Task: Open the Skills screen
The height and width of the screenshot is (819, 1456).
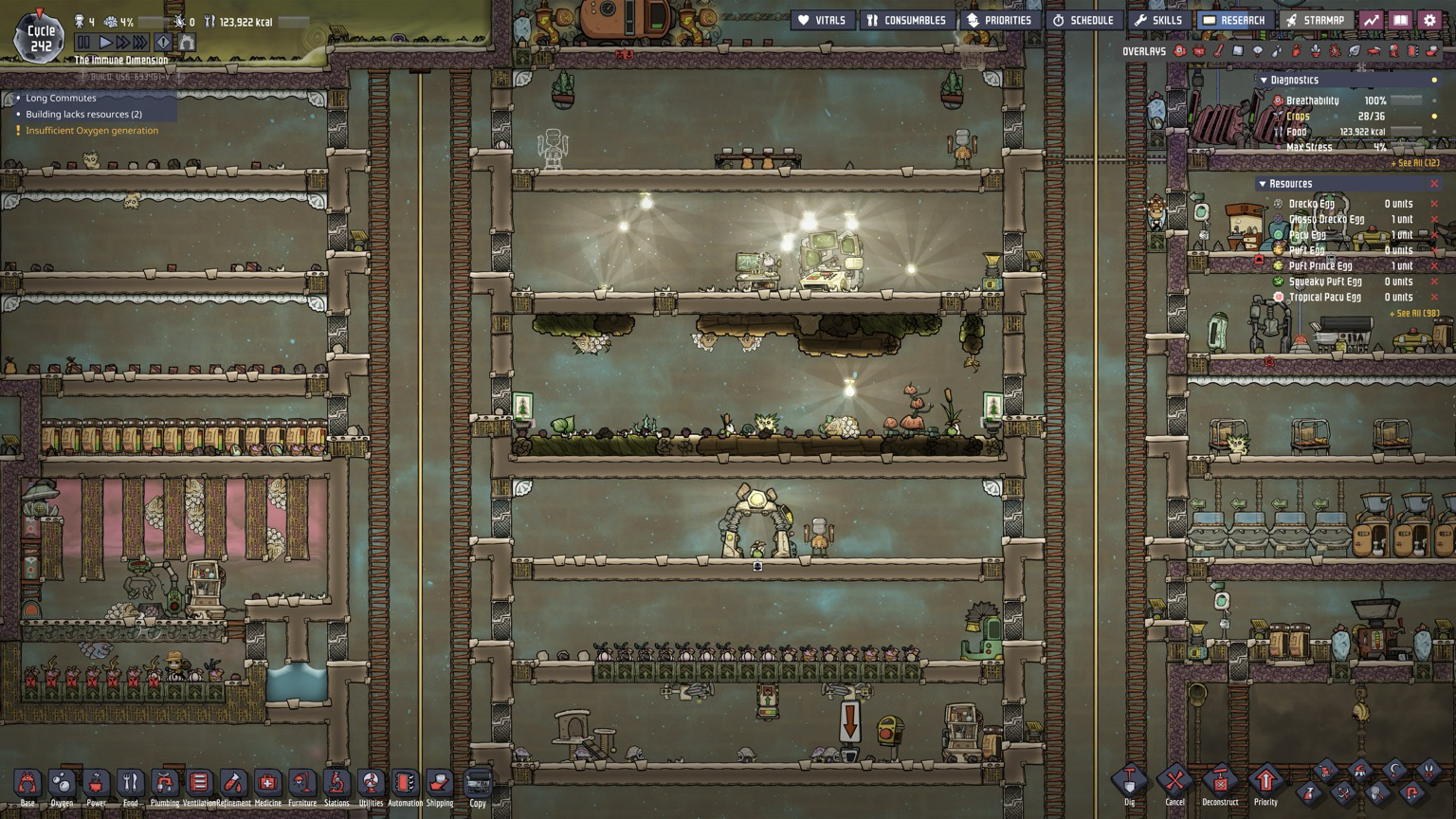Action: click(1157, 20)
